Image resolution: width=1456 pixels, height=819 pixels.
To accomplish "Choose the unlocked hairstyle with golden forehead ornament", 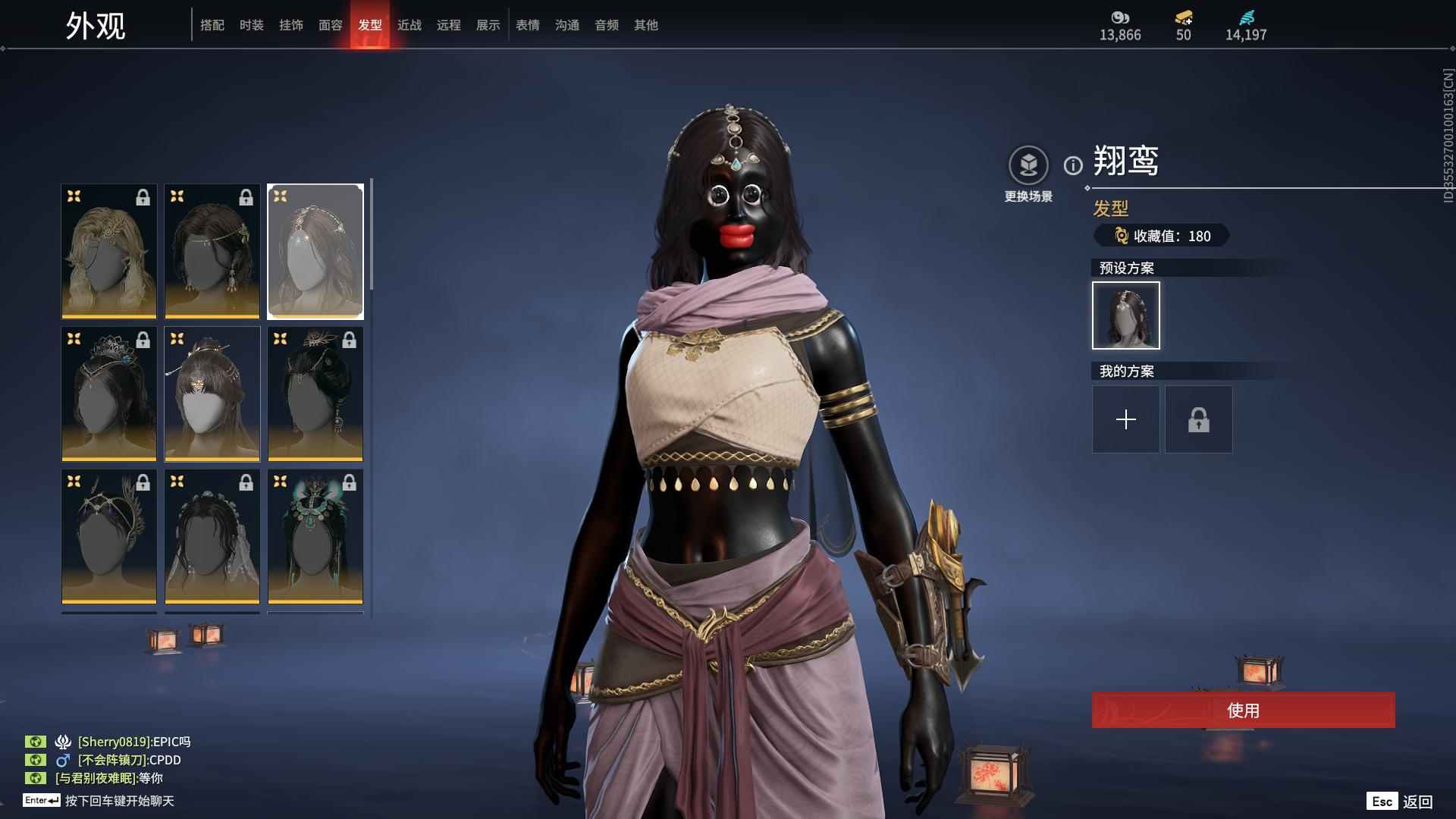I will pyautogui.click(x=212, y=394).
